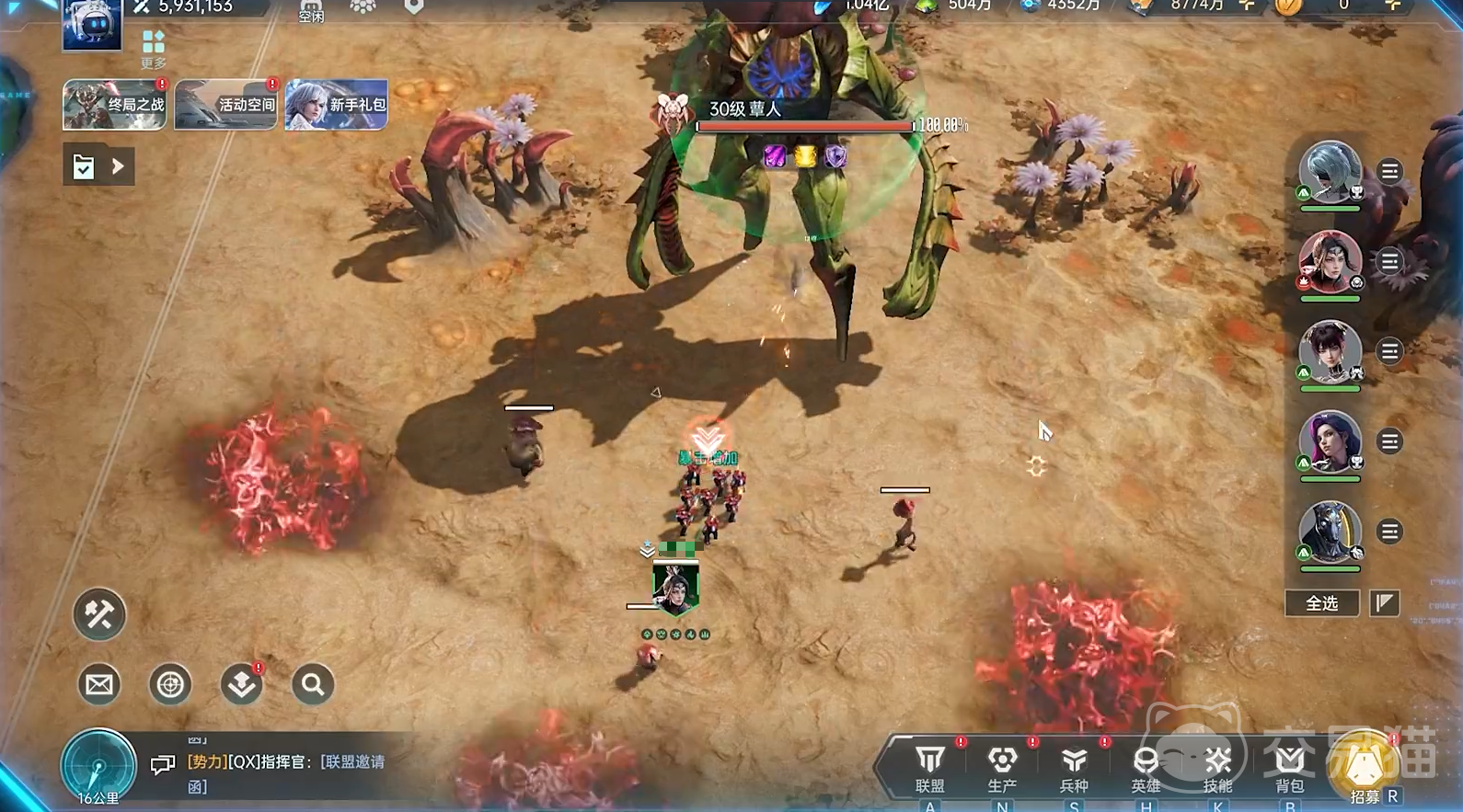Open the chat message box

coord(285,772)
